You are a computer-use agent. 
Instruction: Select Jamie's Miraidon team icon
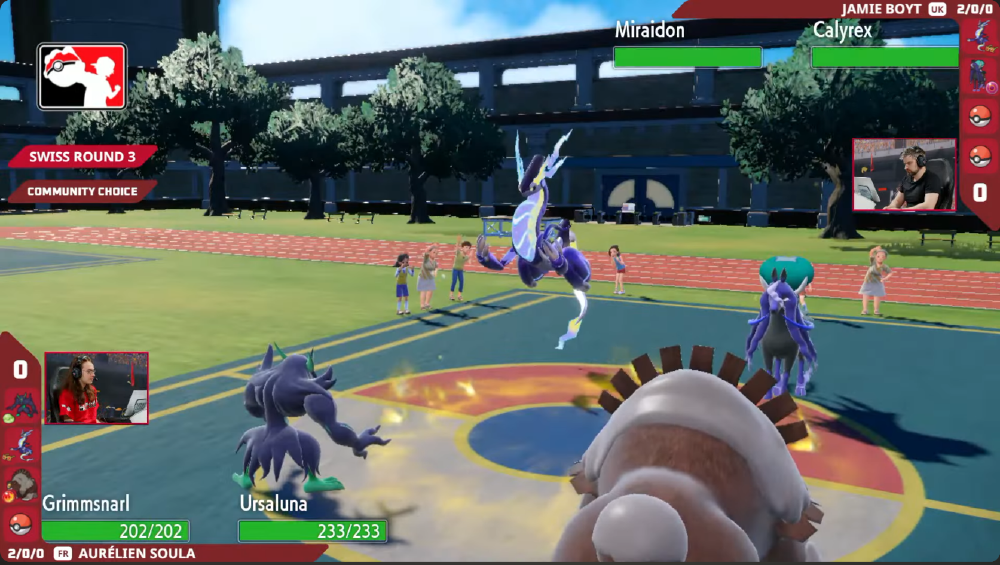tap(980, 37)
